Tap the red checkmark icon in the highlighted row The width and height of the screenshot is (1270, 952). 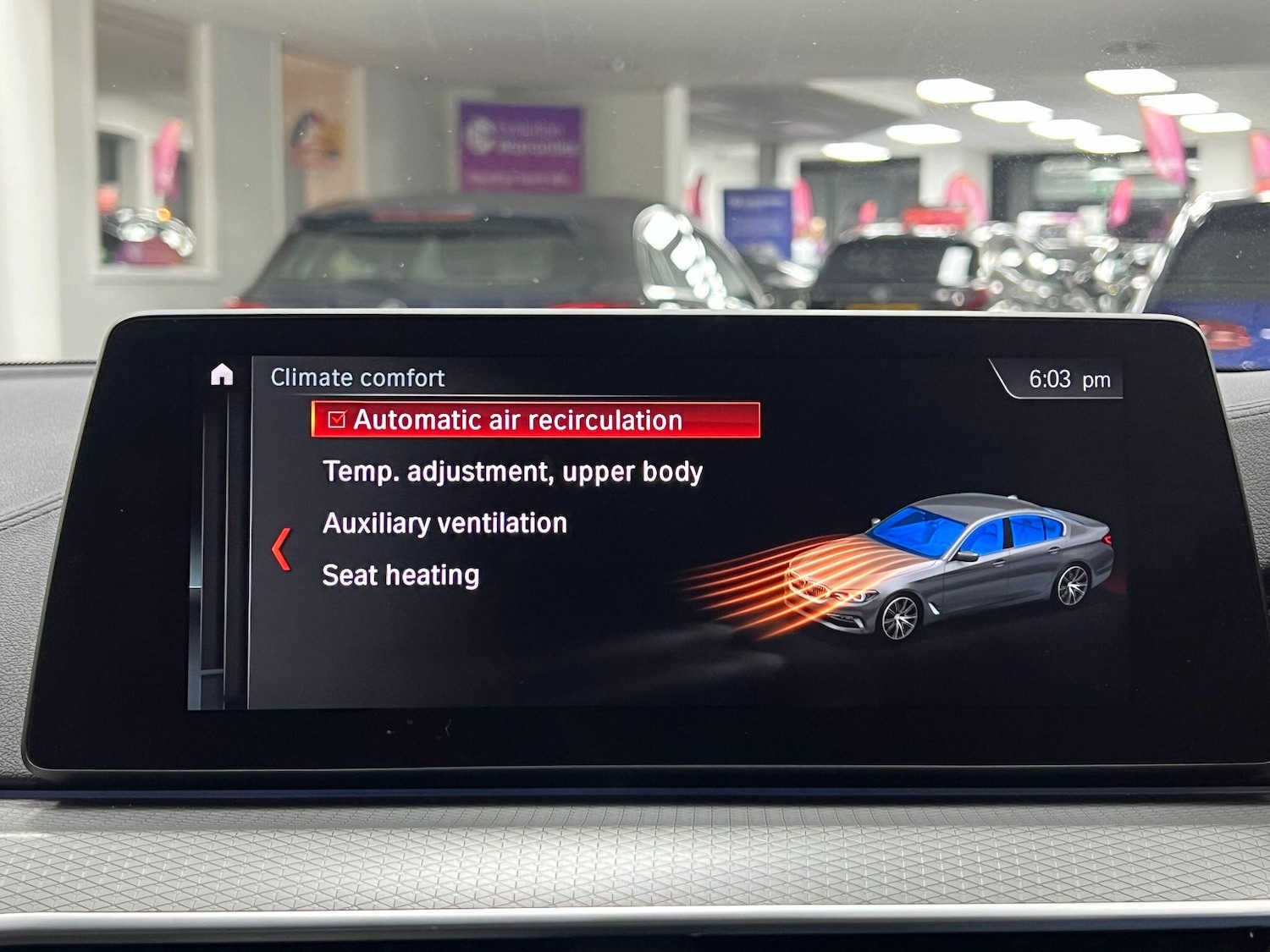[x=337, y=419]
